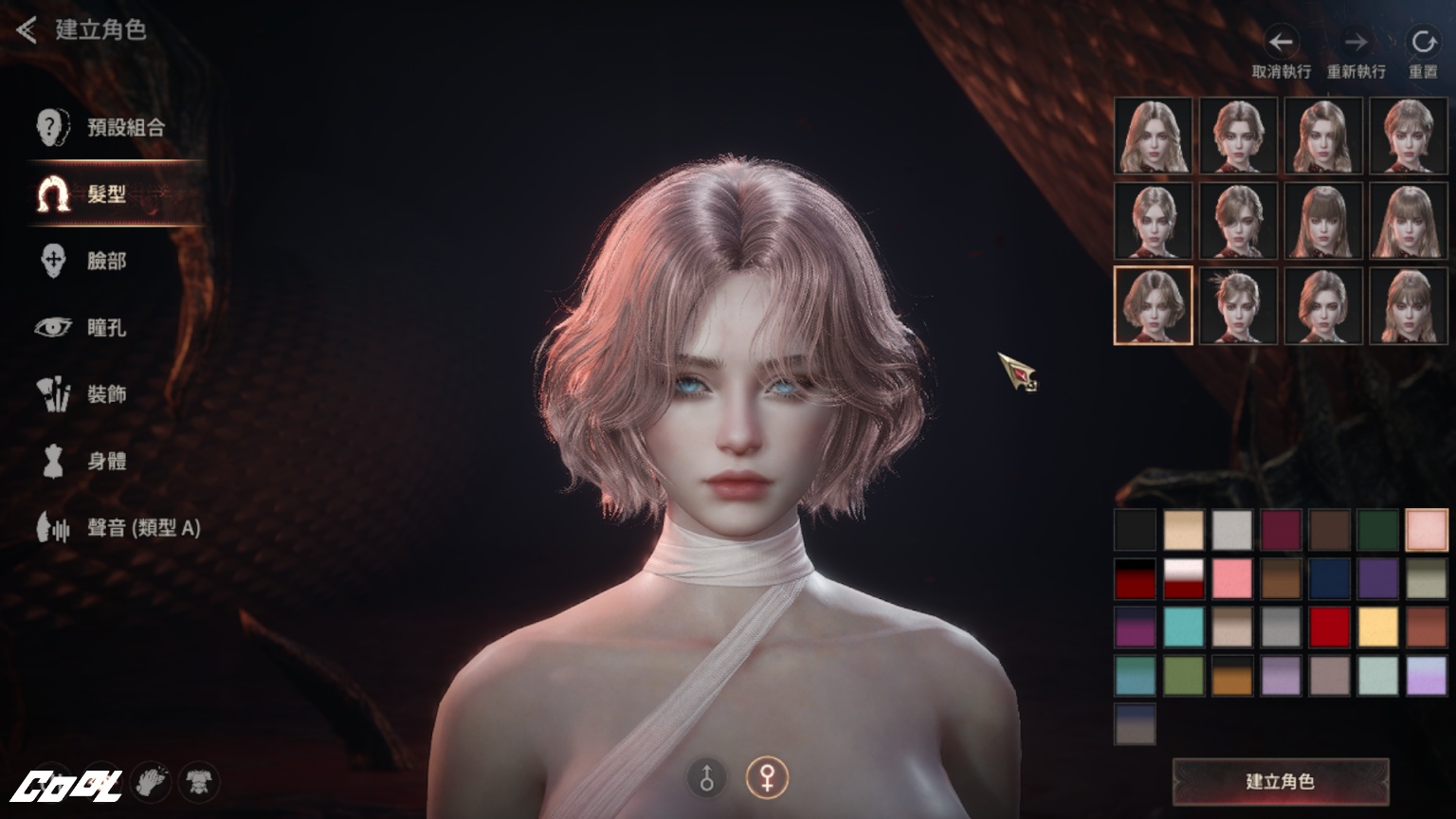The width and height of the screenshot is (1456, 819).
Task: Pick the solid bright red hair color
Action: coord(1329,627)
